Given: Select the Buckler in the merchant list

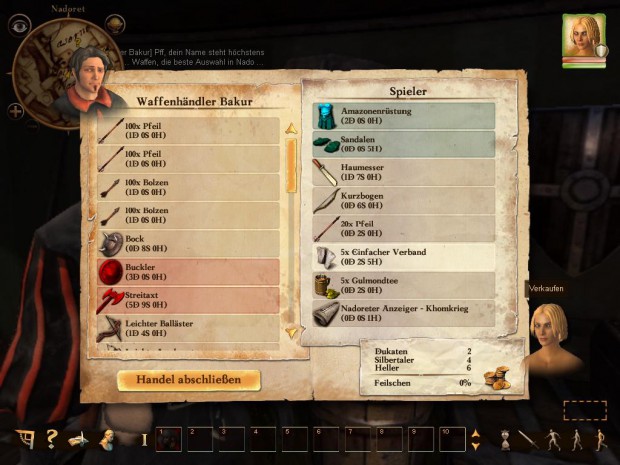Looking at the screenshot, I should [x=189, y=273].
